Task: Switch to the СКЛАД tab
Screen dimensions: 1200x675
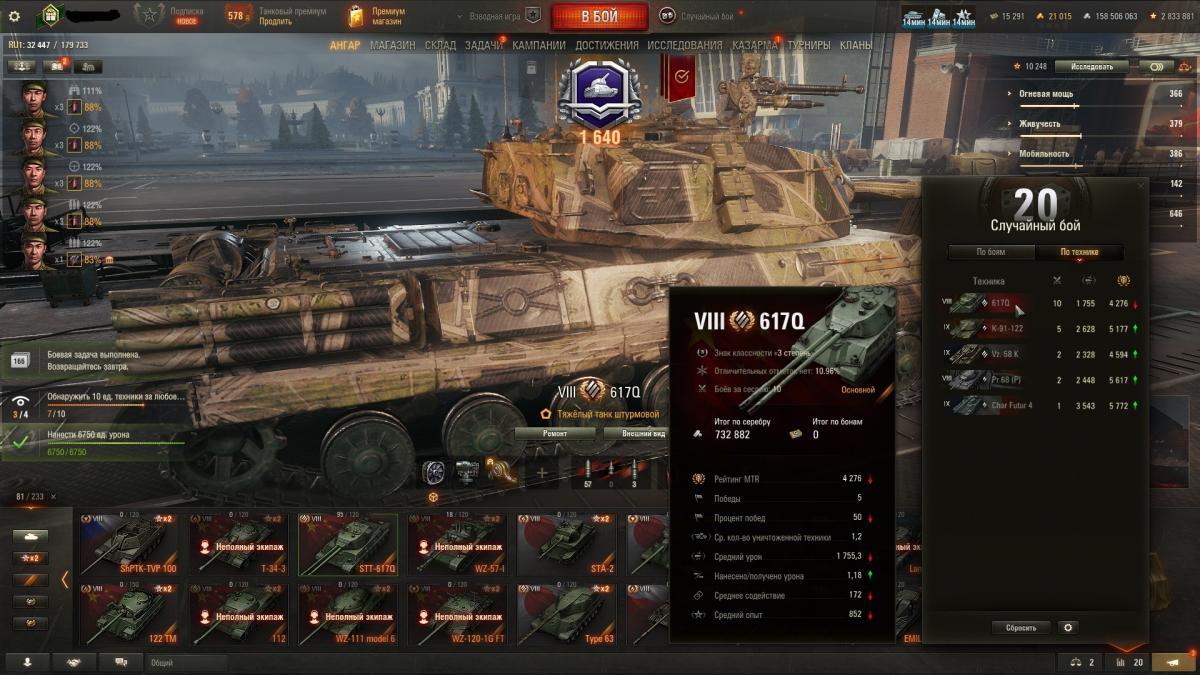Action: [440, 45]
